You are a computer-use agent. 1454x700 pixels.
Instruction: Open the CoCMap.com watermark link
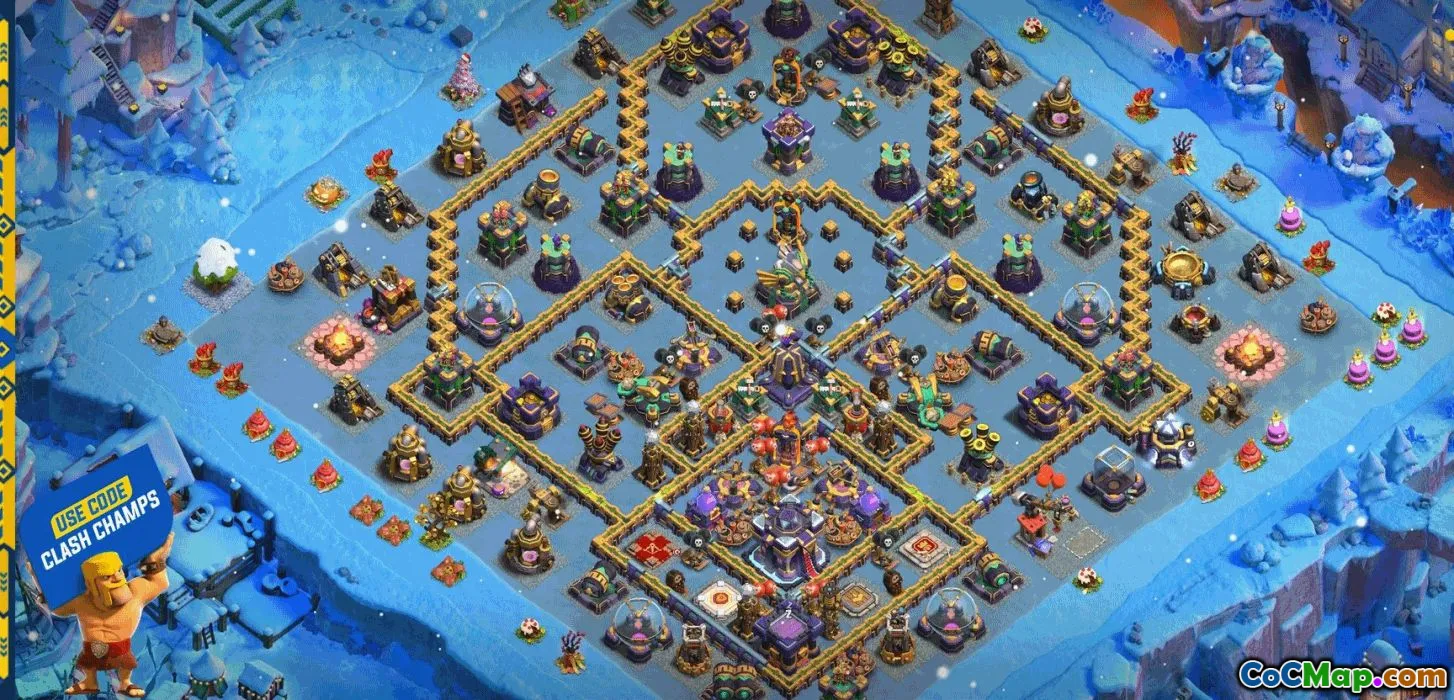point(1340,675)
